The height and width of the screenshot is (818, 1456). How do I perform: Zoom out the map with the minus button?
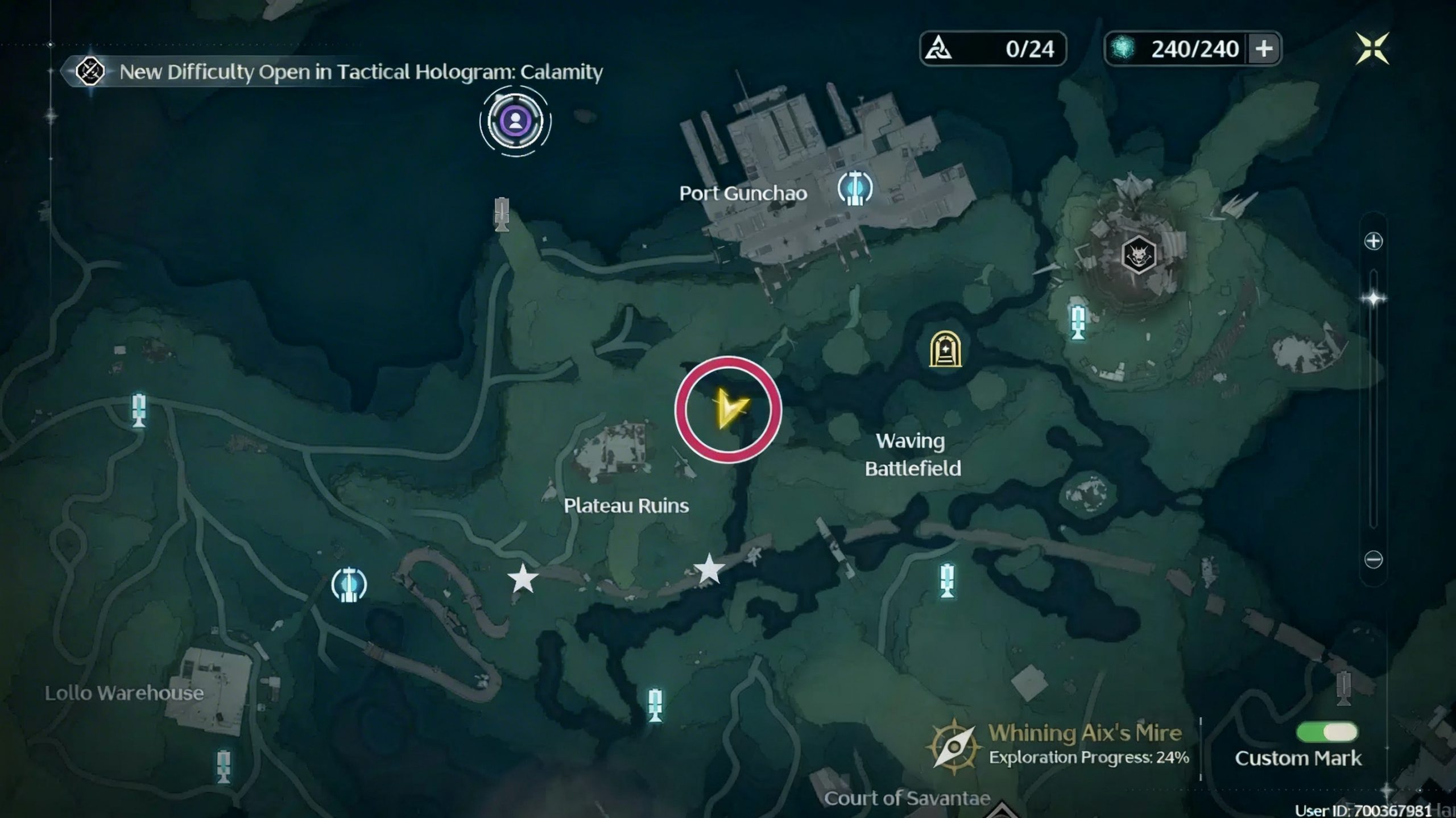(x=1373, y=559)
